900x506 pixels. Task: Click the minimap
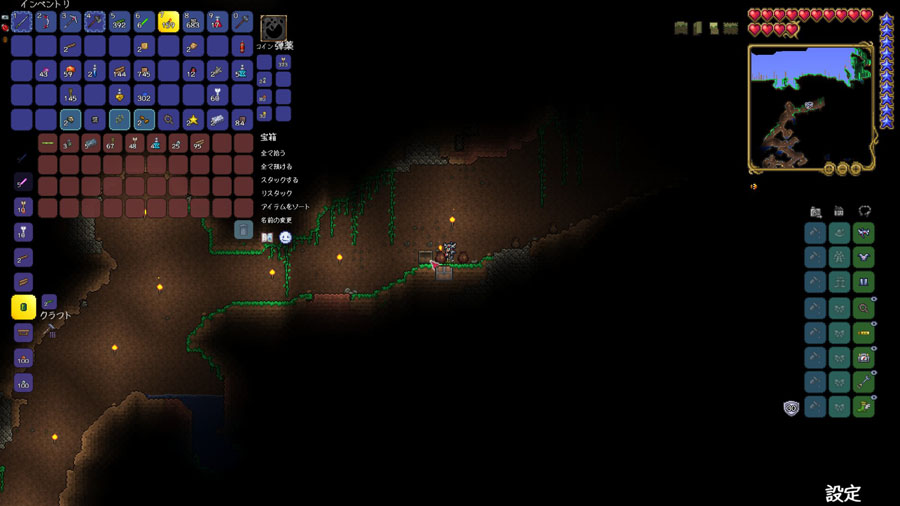810,107
